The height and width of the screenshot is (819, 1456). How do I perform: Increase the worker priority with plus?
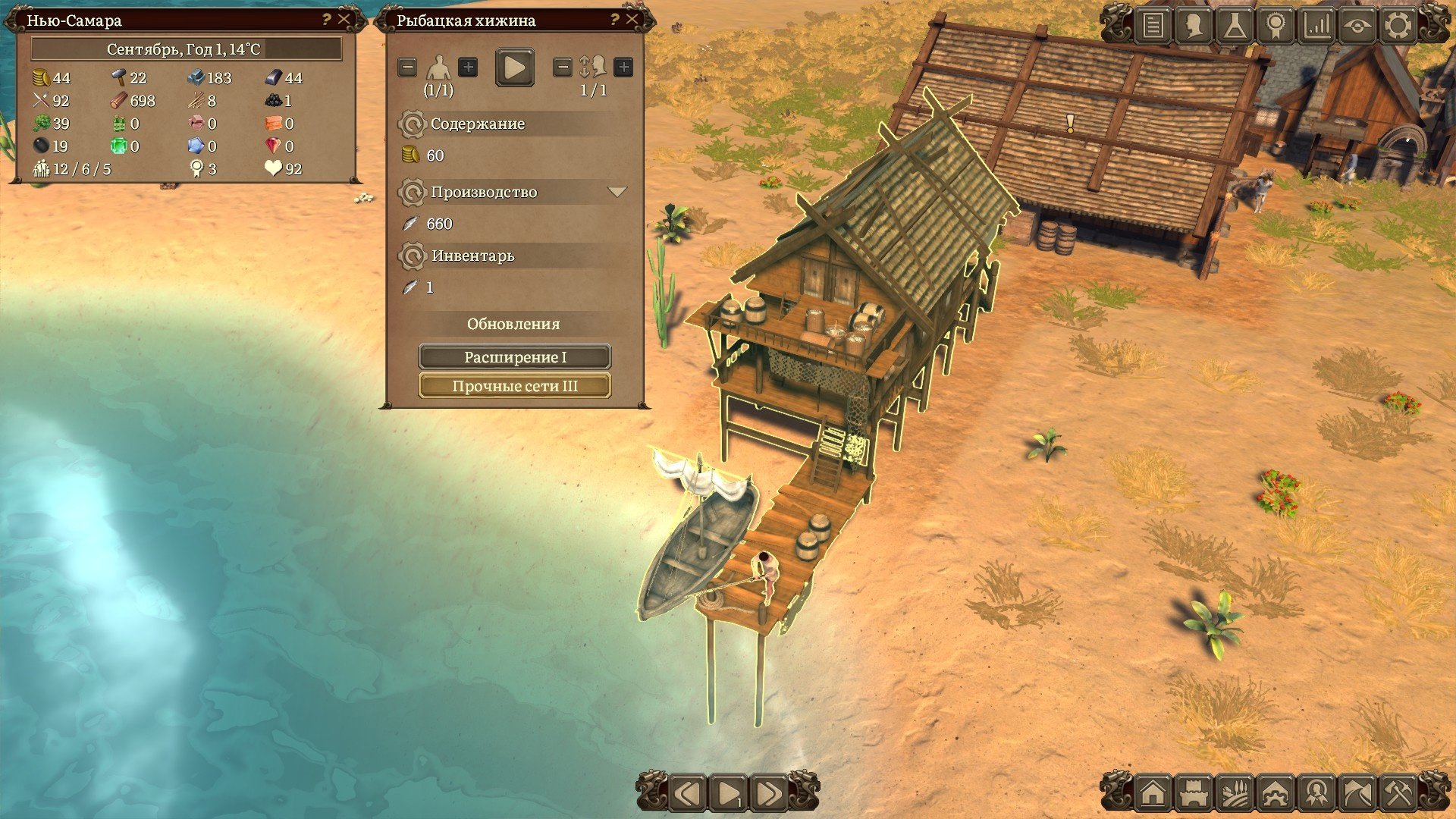[x=623, y=67]
